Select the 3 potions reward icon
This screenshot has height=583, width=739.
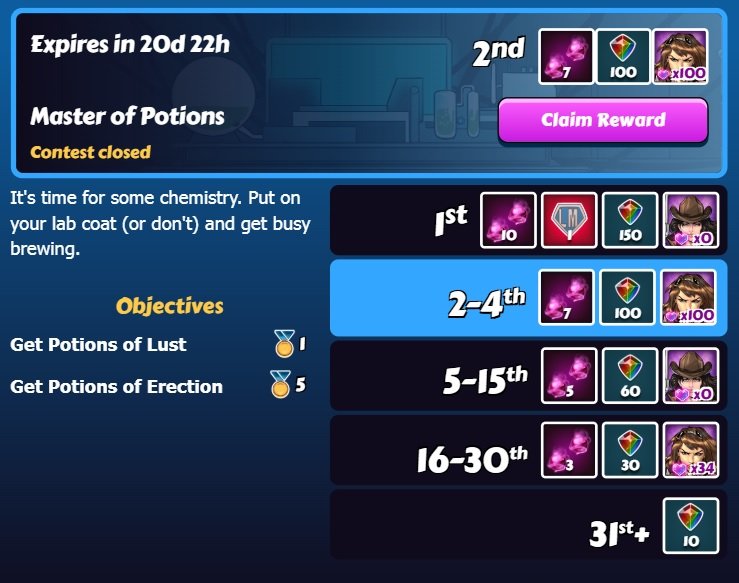[x=569, y=450]
